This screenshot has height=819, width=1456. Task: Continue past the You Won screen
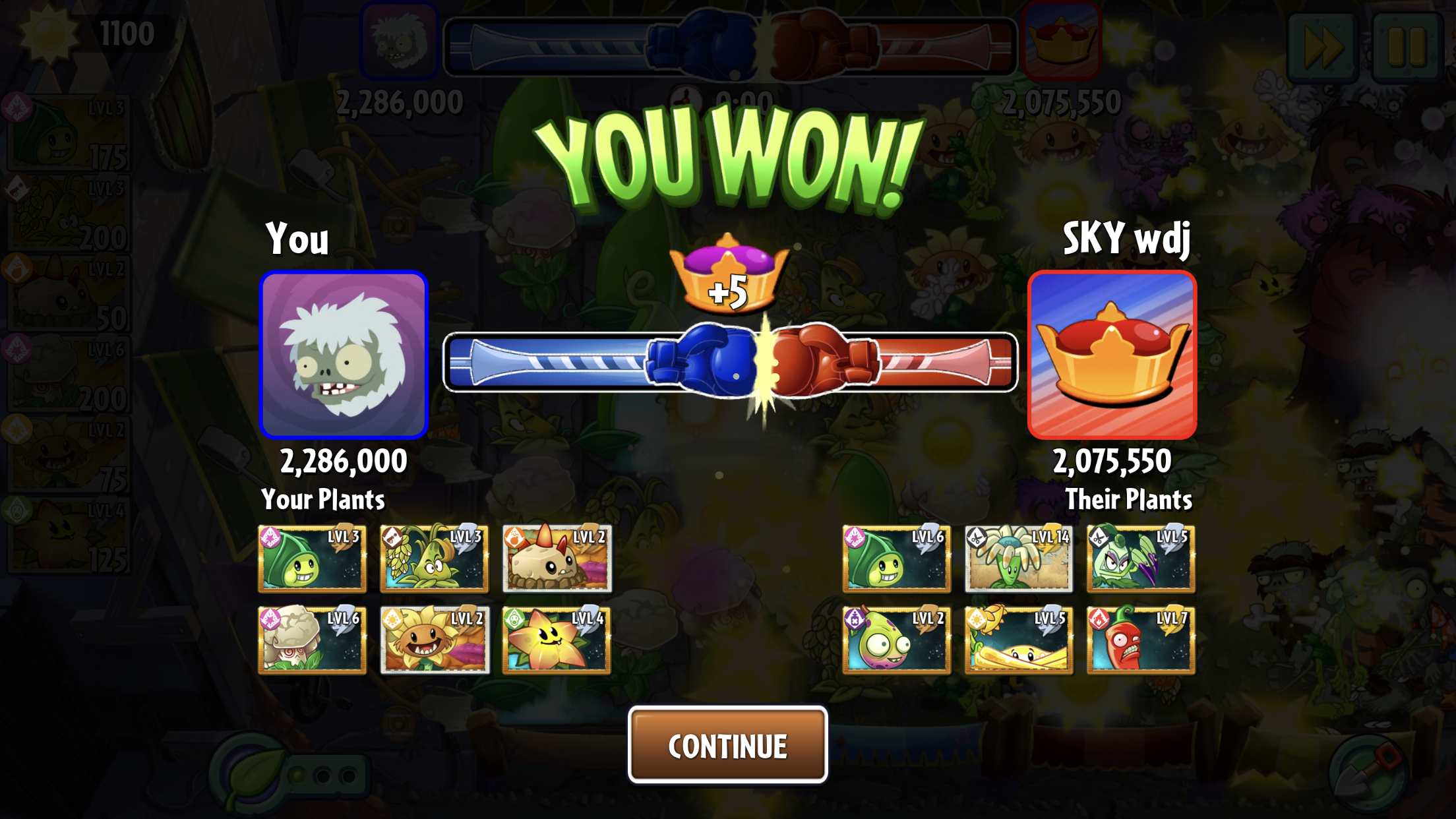pyautogui.click(x=727, y=745)
